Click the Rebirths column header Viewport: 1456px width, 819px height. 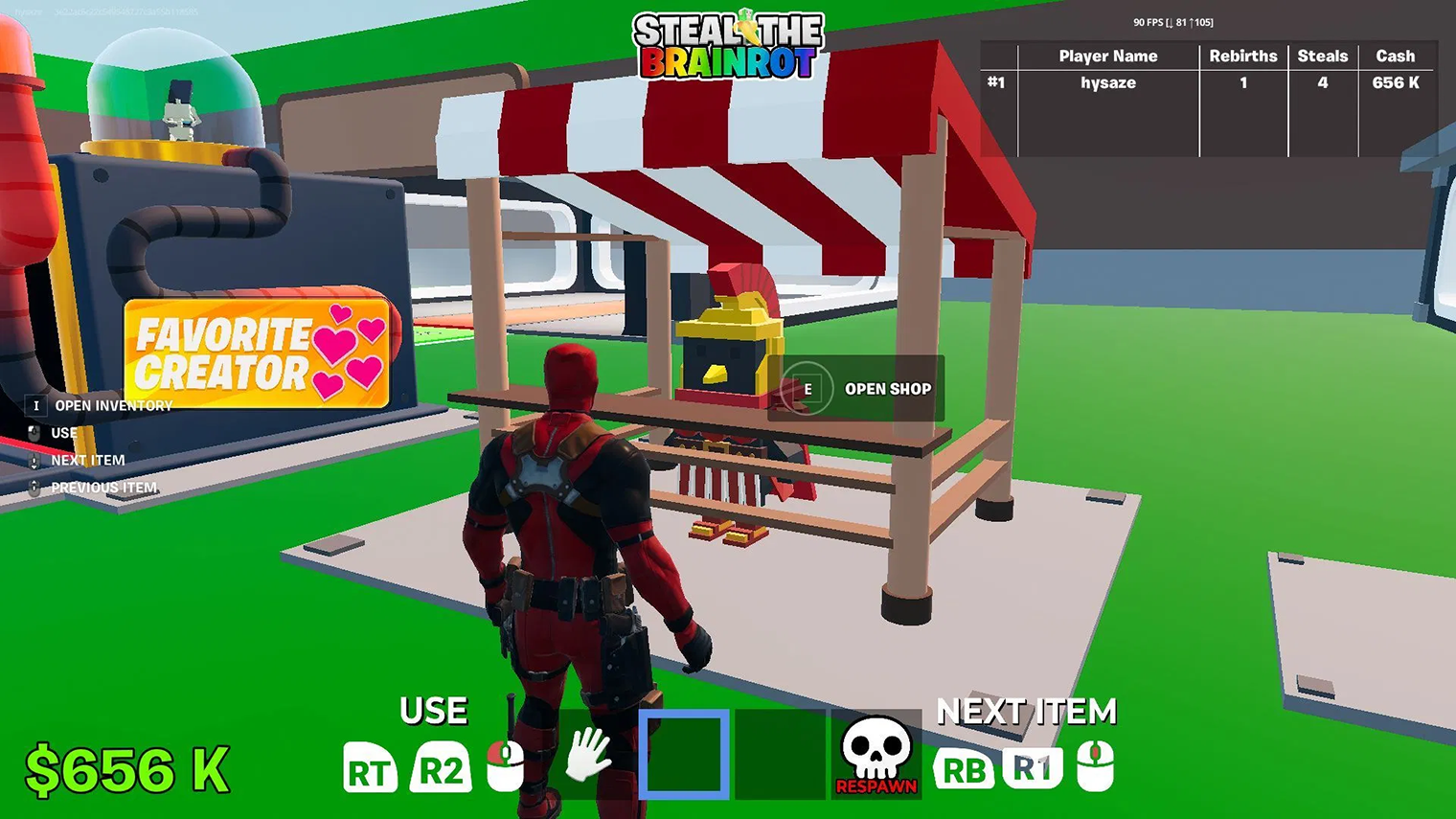(x=1242, y=56)
